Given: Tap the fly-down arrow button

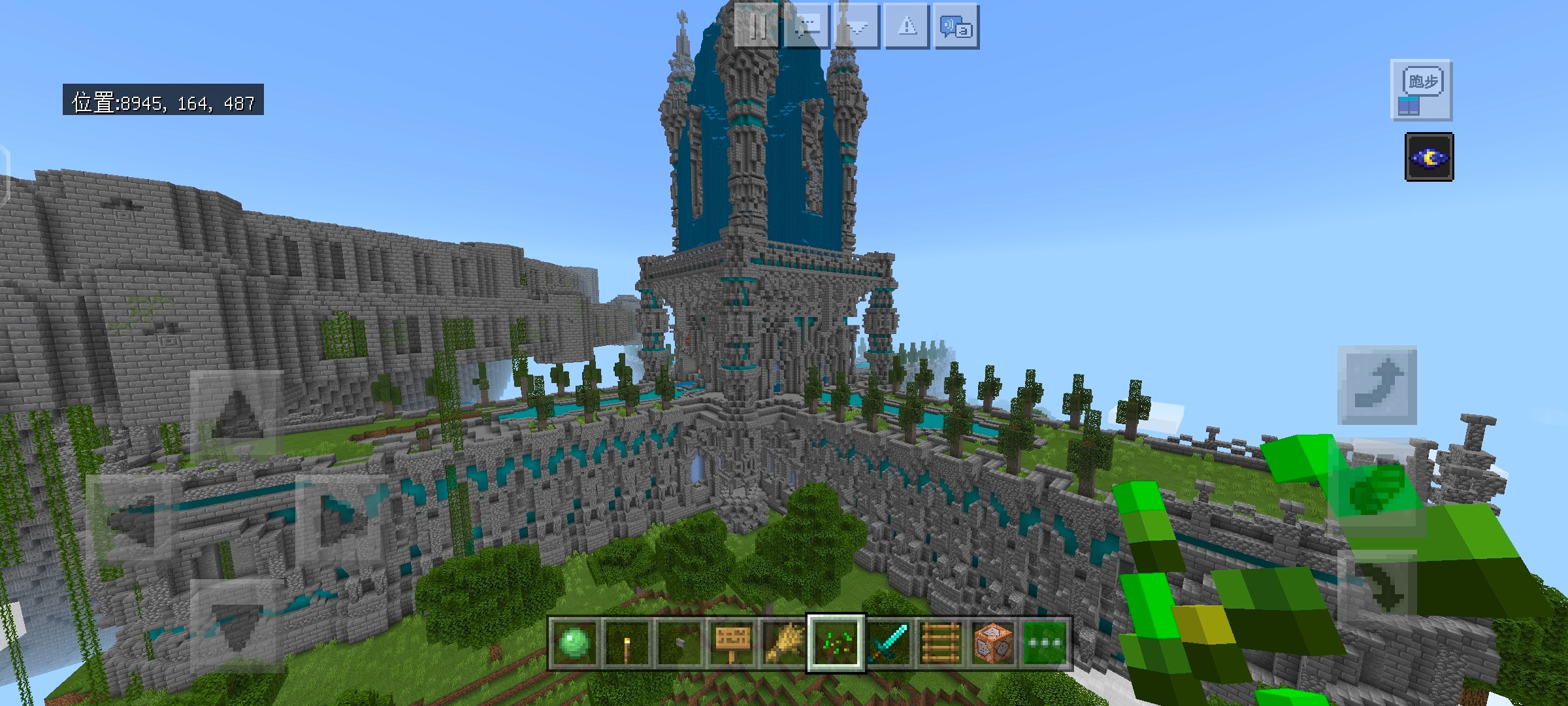Looking at the screenshot, I should 1377,588.
